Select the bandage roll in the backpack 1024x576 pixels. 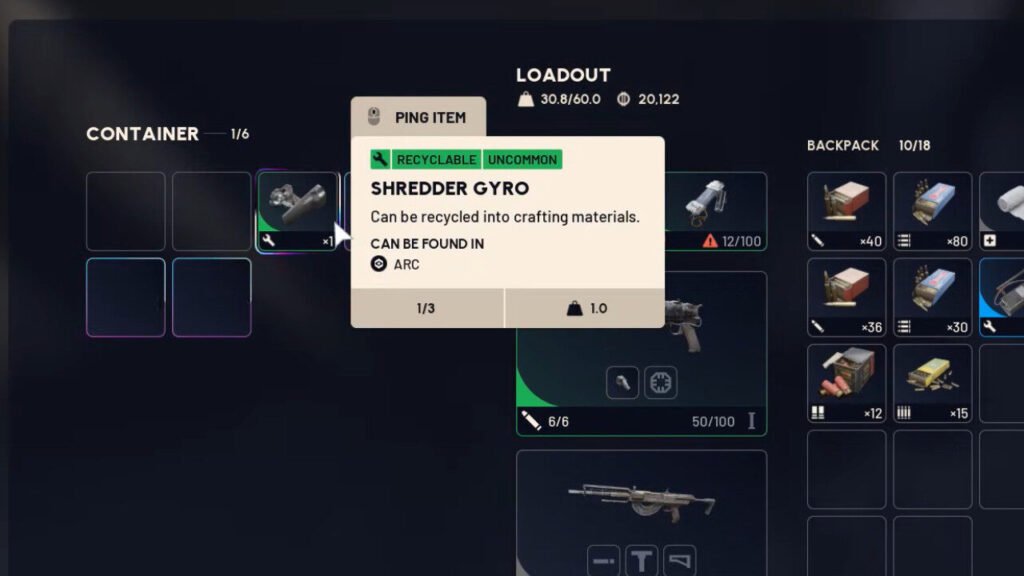[x=1002, y=211]
